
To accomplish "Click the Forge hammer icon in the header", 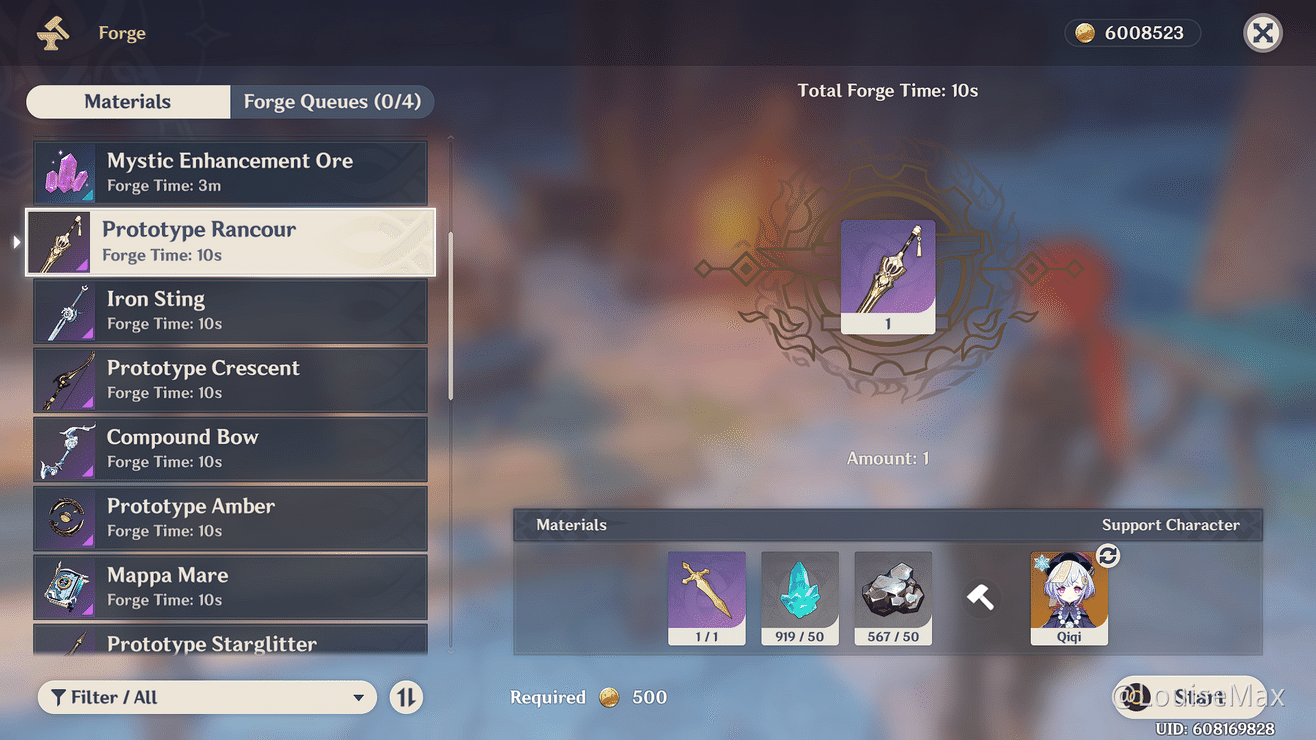I will point(52,32).
